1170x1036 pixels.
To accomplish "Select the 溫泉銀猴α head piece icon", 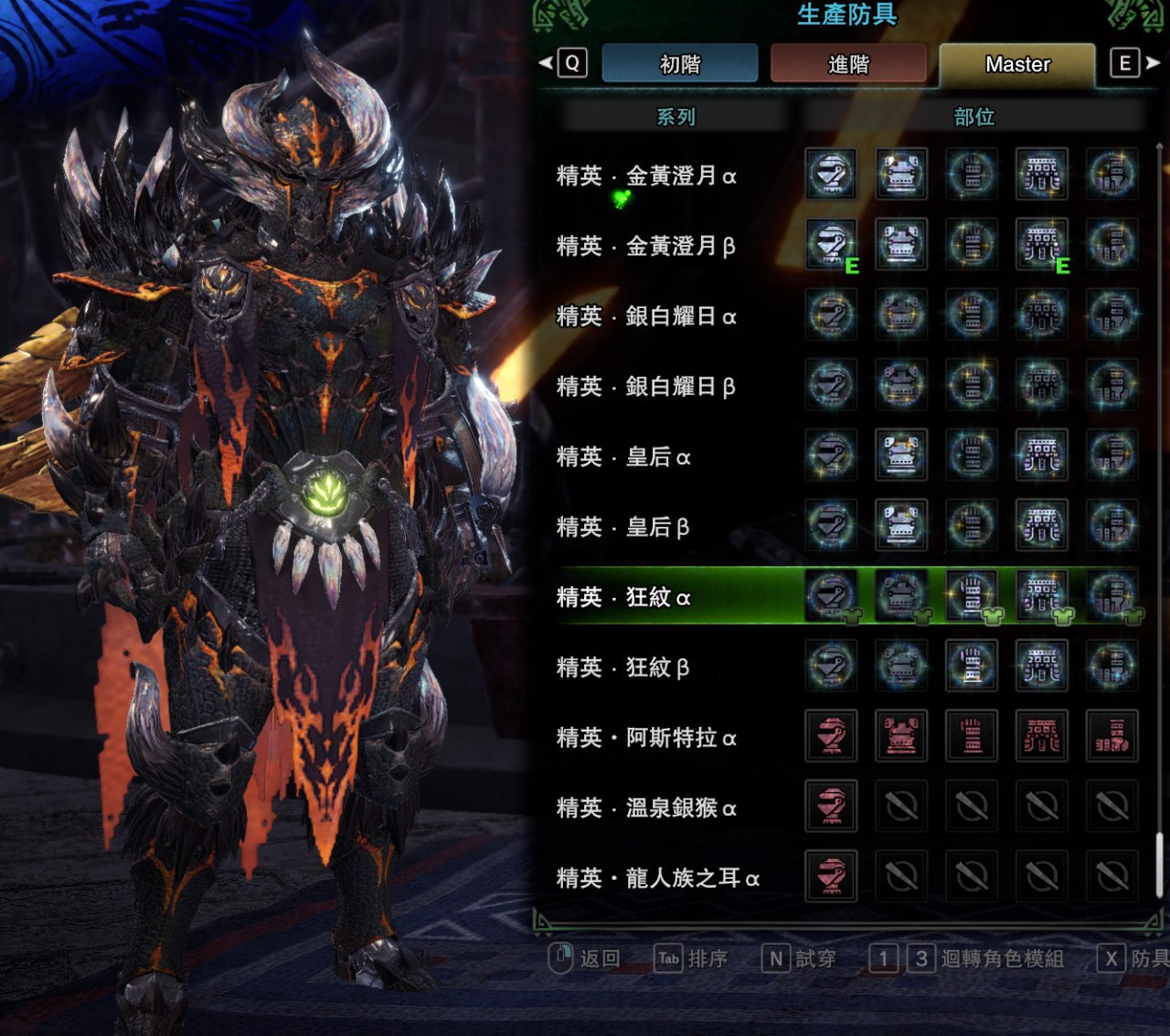I will (x=831, y=806).
